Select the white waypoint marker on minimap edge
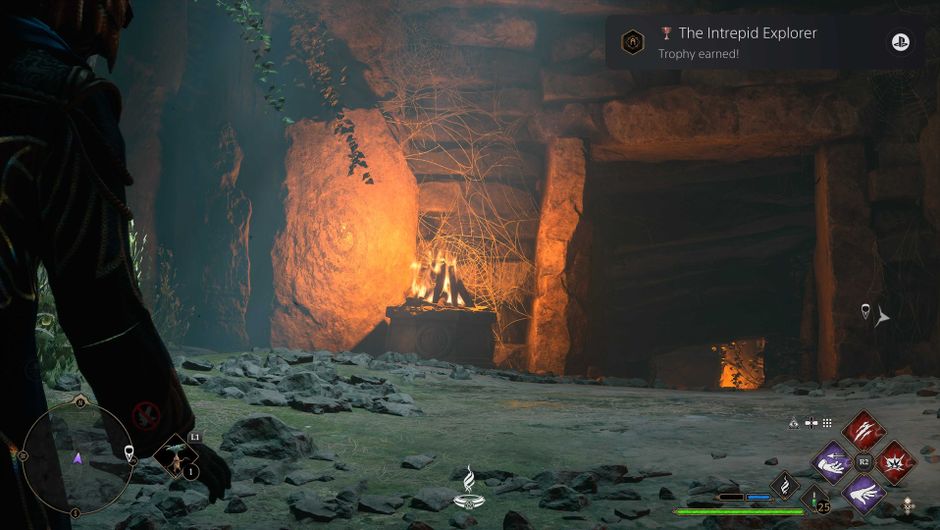The width and height of the screenshot is (940, 530). [129, 454]
